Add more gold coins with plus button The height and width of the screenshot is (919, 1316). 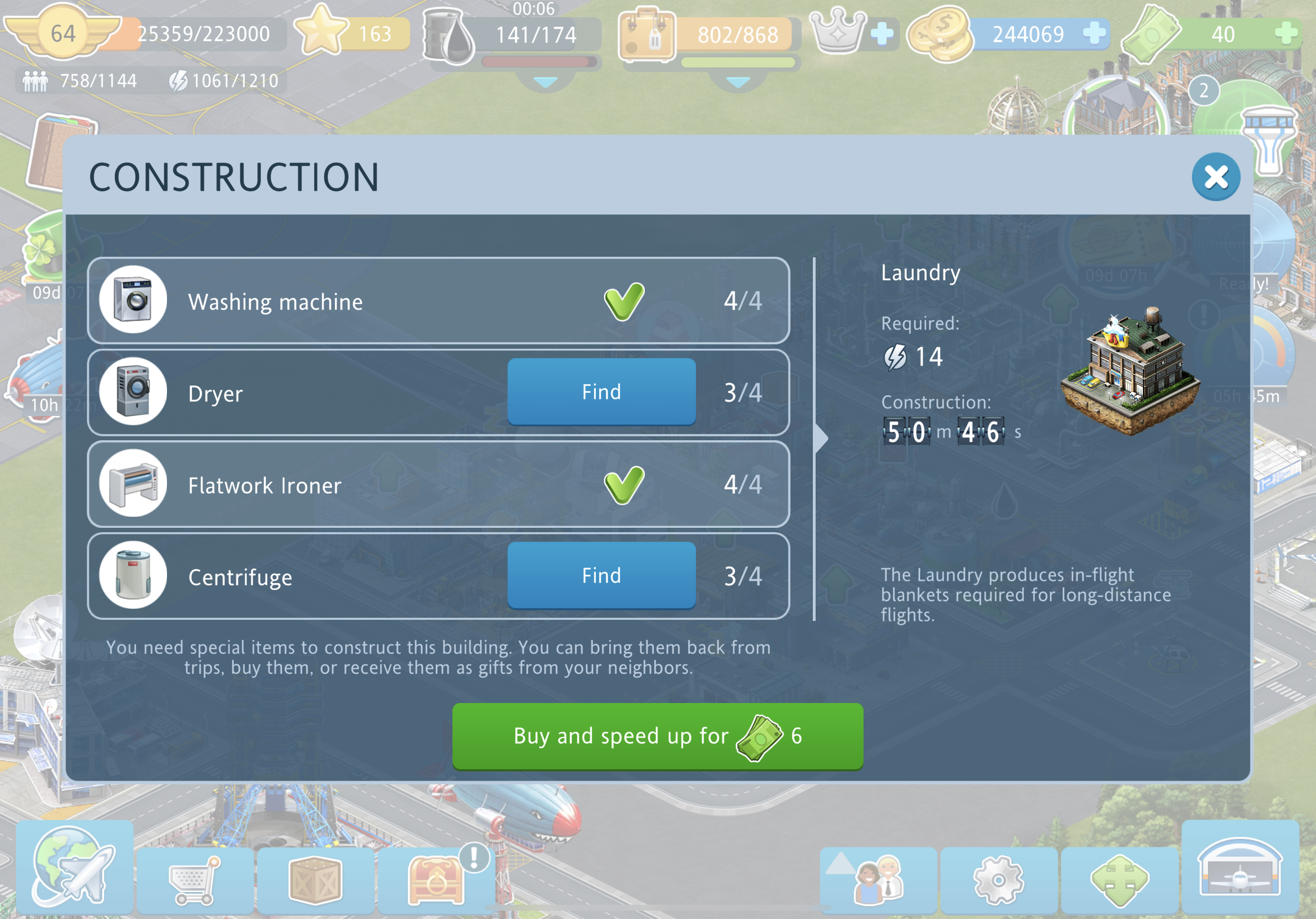1093,34
